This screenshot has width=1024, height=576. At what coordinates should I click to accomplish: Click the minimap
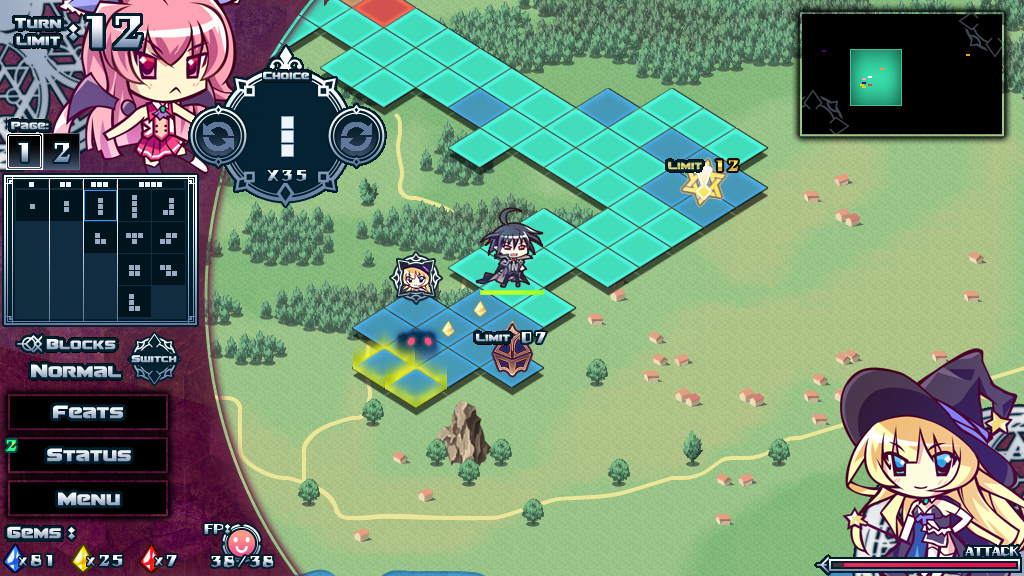(901, 74)
